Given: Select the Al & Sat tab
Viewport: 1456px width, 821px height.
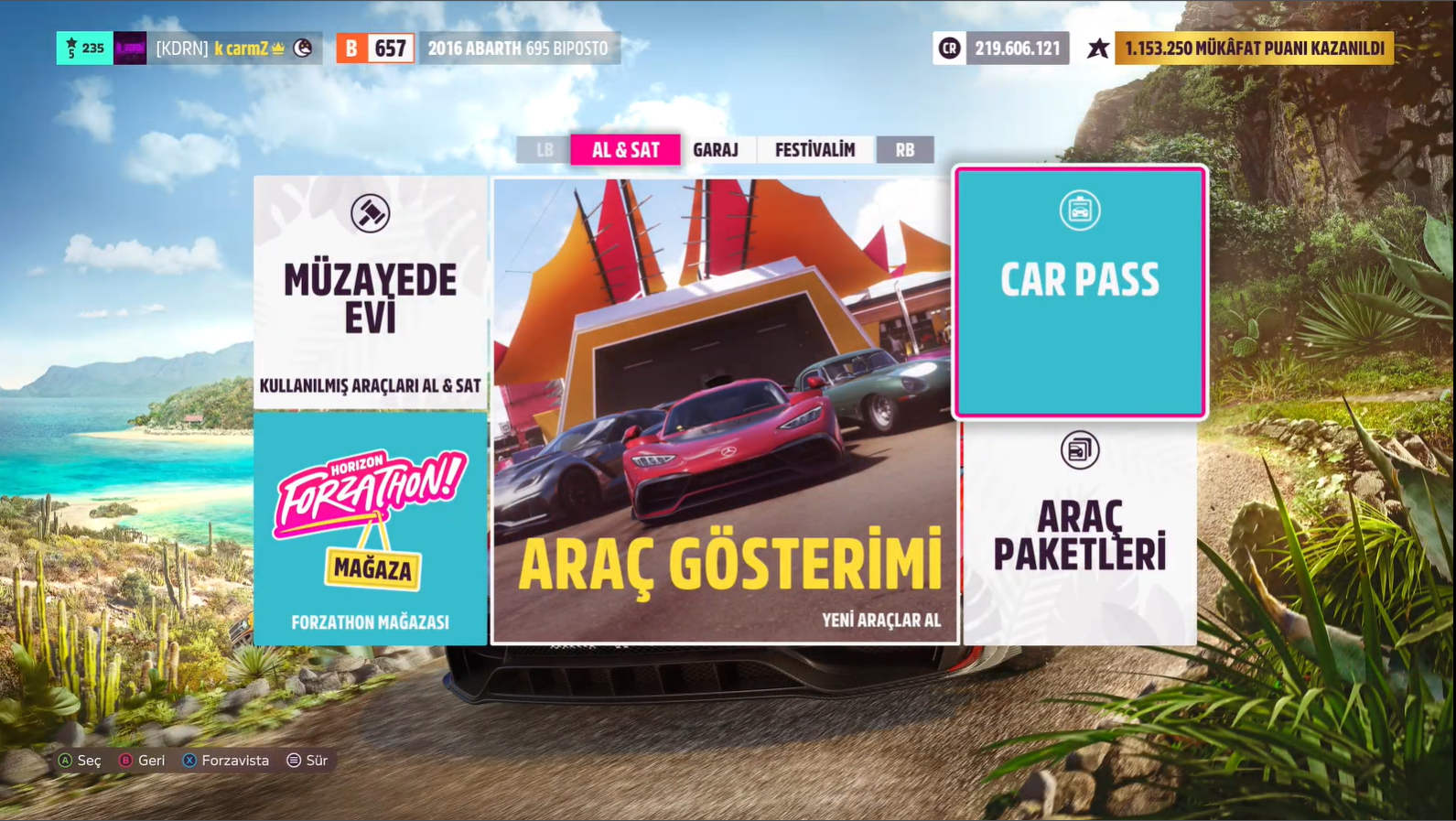Looking at the screenshot, I should (x=625, y=150).
